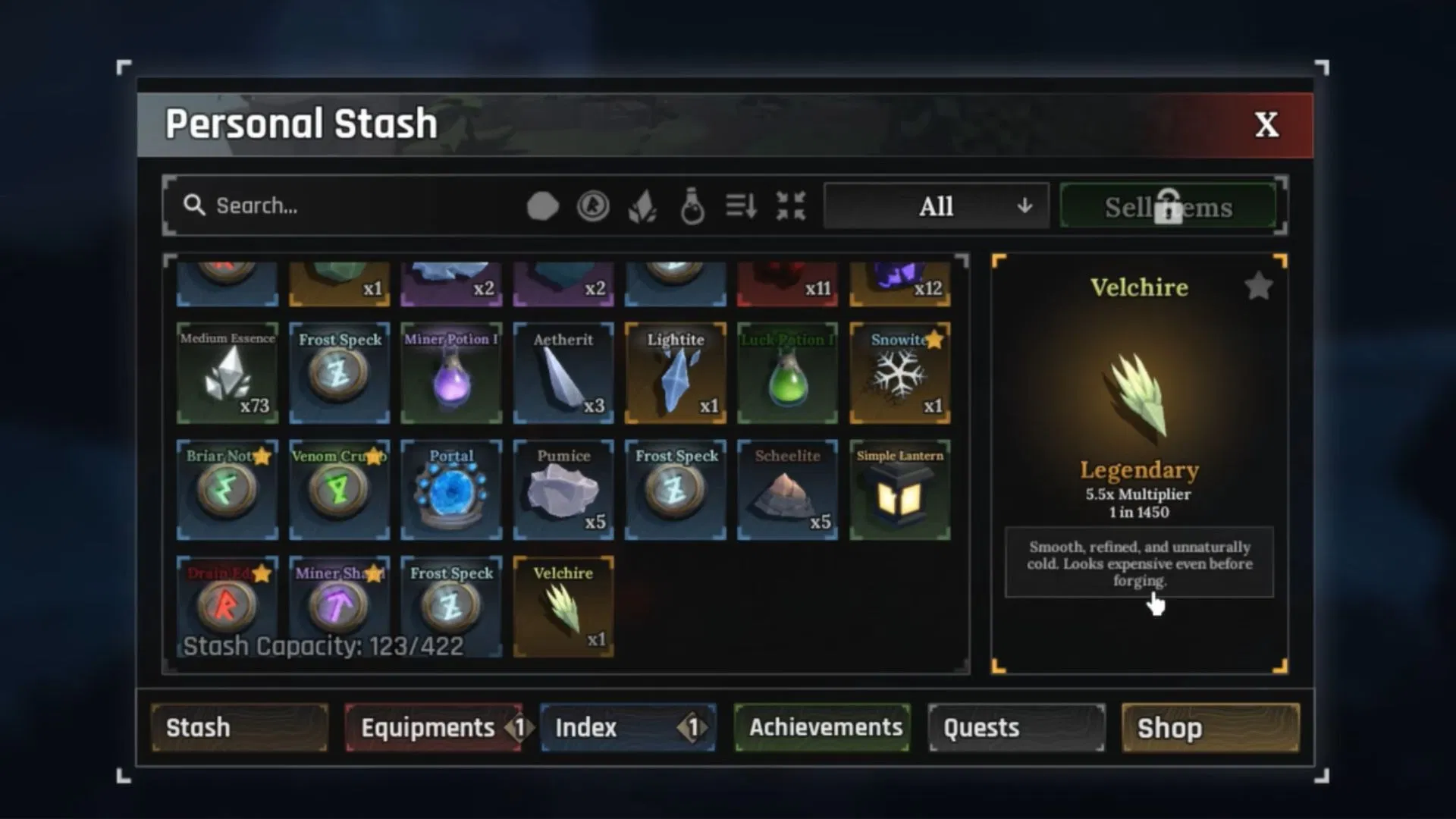
Task: Select the Portal item
Action: [x=451, y=489]
